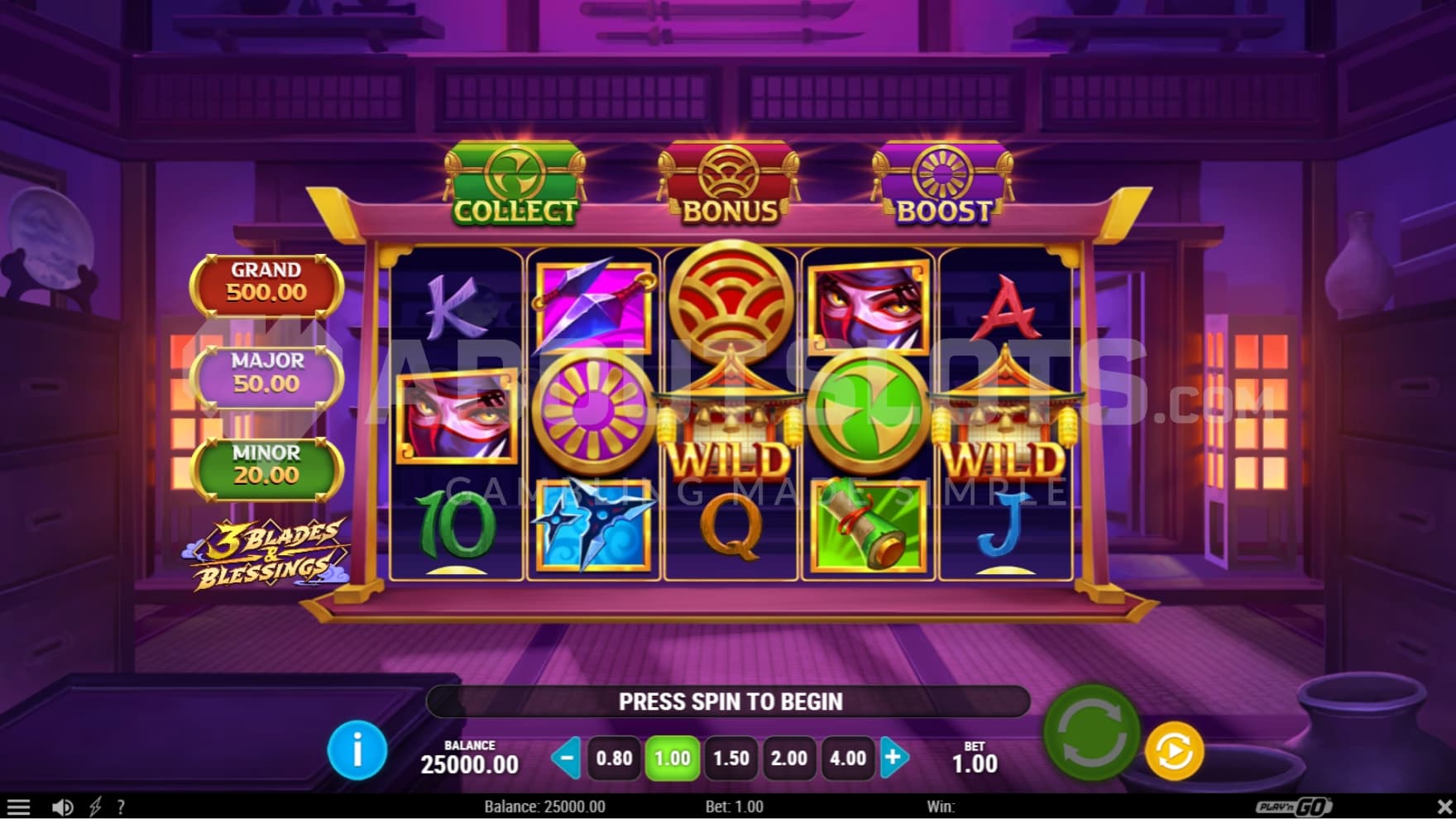Toggle fast play lightning bolt
Viewport: 1456px width, 819px height.
point(95,807)
